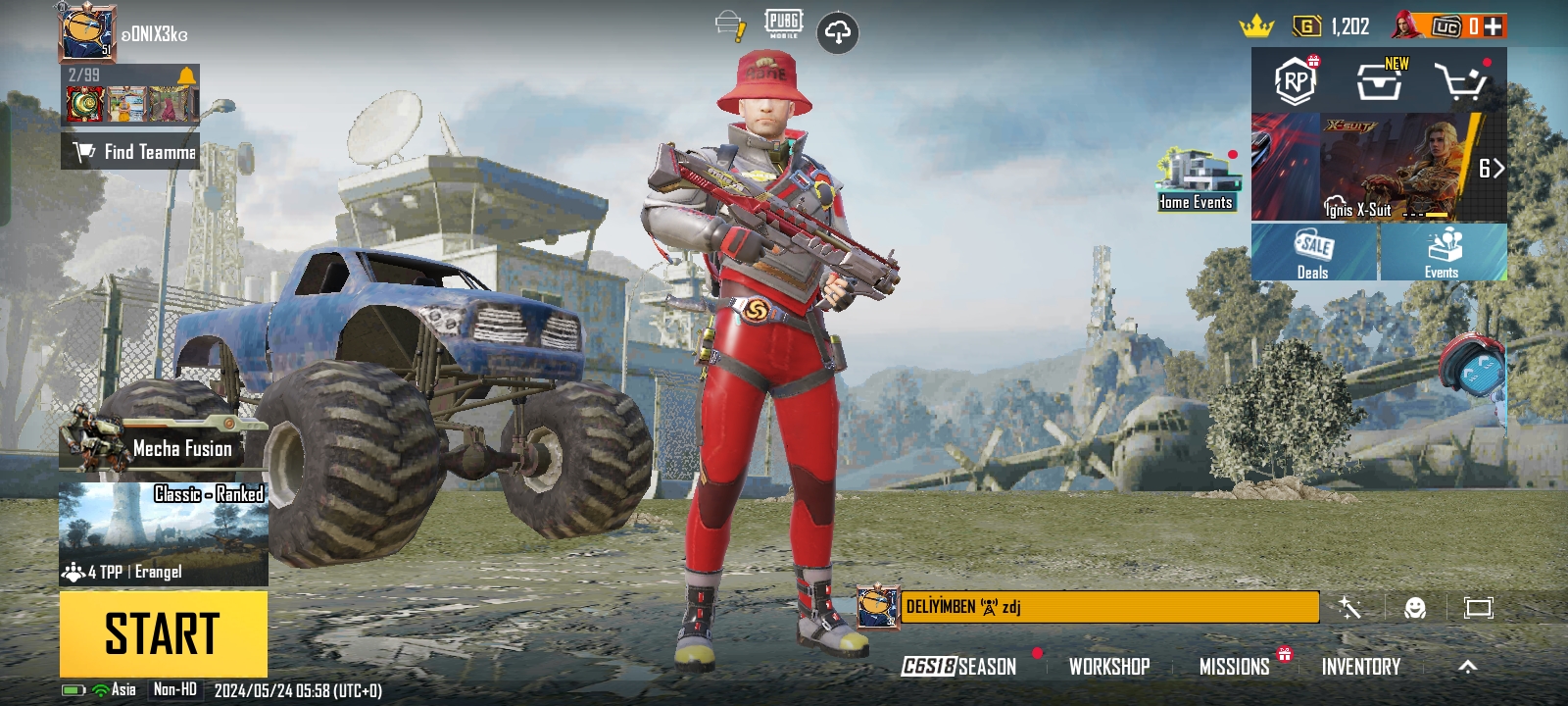Select Find Teammates option
The image size is (1568, 706).
pyautogui.click(x=131, y=152)
